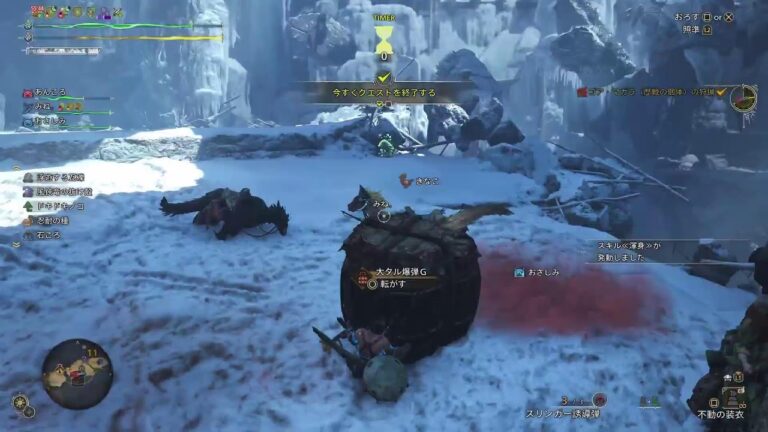Click the scoutfly gauge icon near the minimap
768x432 pixels.
click(x=22, y=404)
